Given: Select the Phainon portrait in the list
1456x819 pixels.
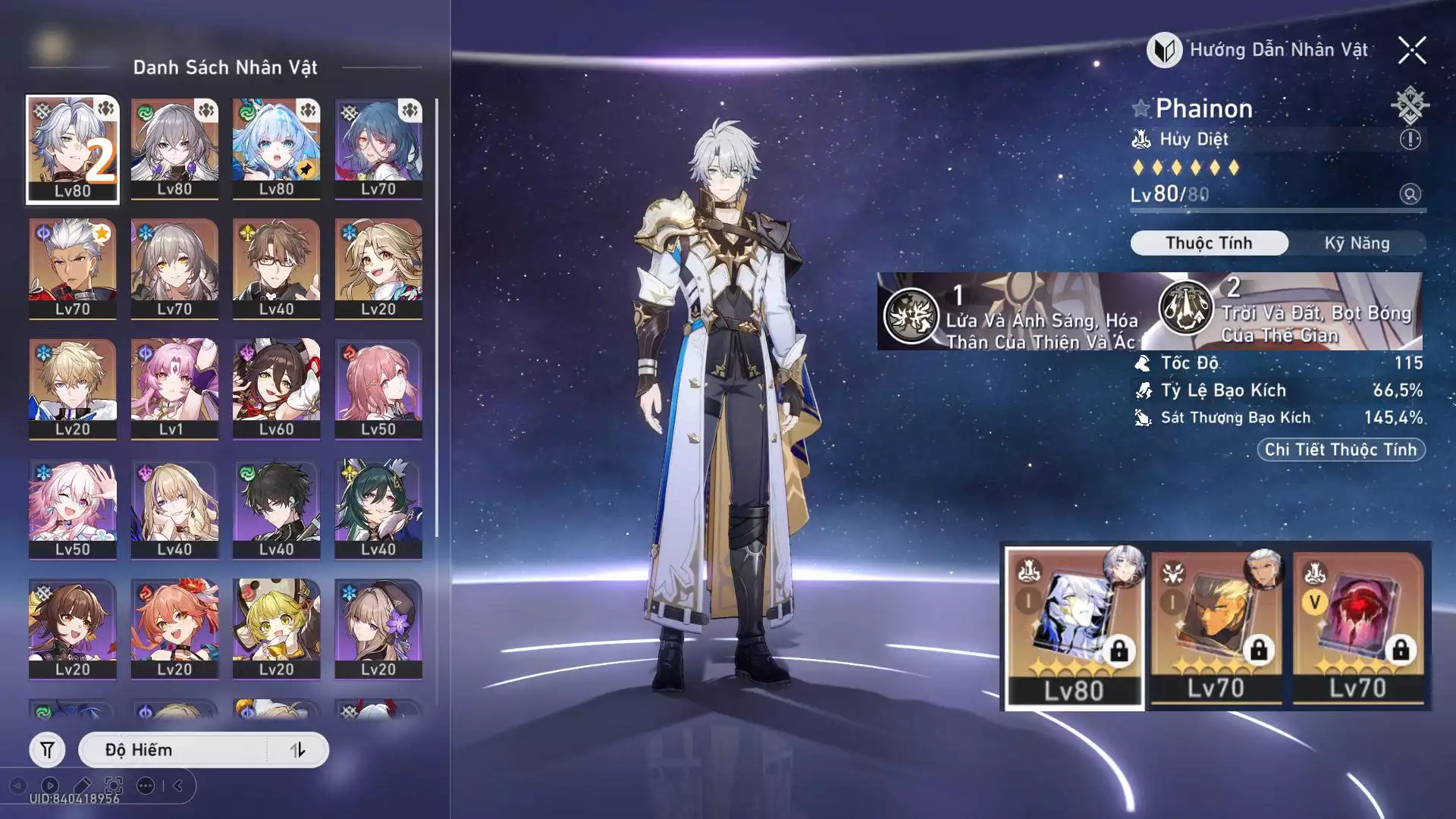Looking at the screenshot, I should click(x=73, y=149).
